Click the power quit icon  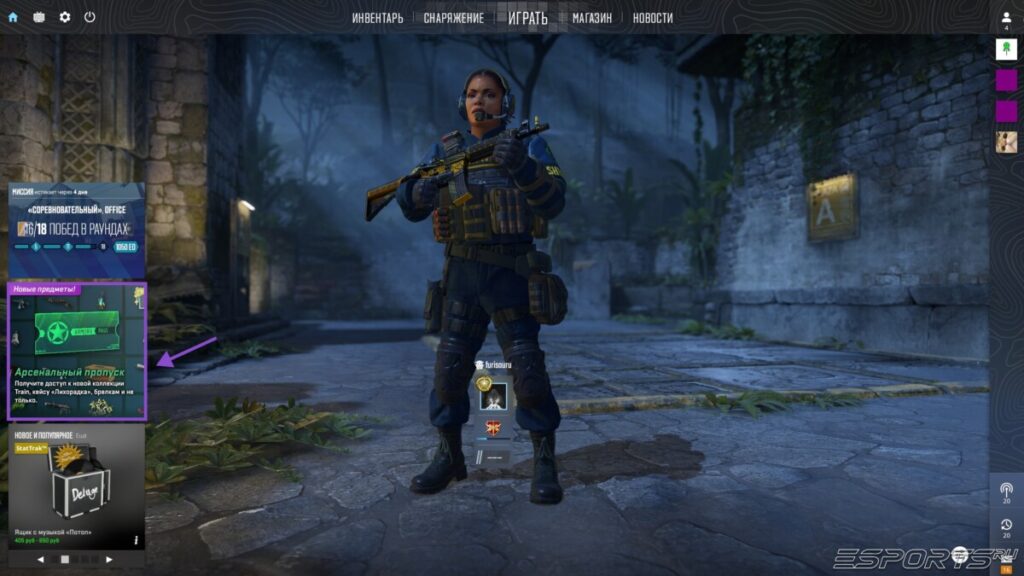tap(90, 17)
